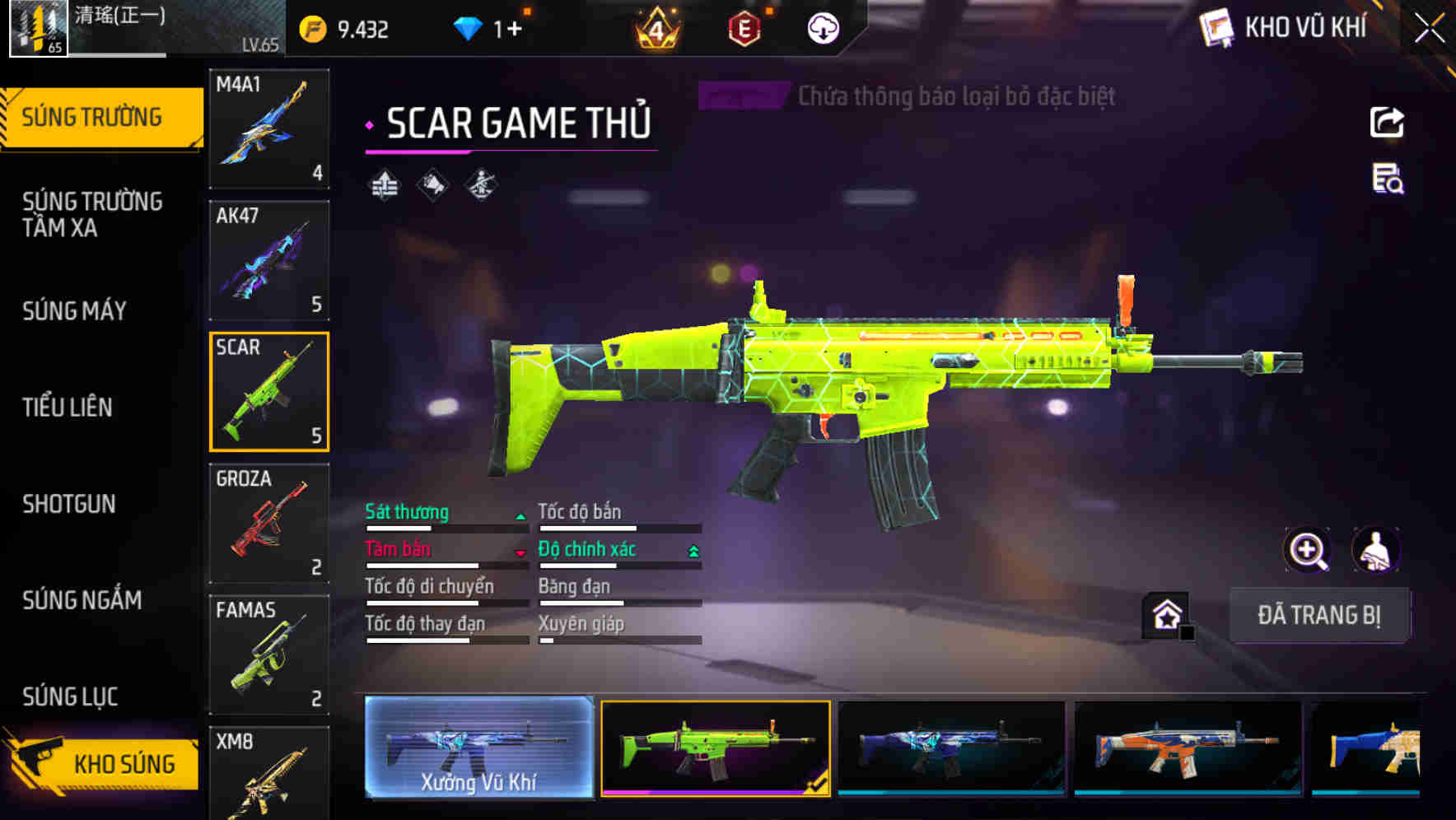Screen dimensions: 1456x820
Task: Collapse the Tầm bắn stat arrow
Action: (520, 552)
